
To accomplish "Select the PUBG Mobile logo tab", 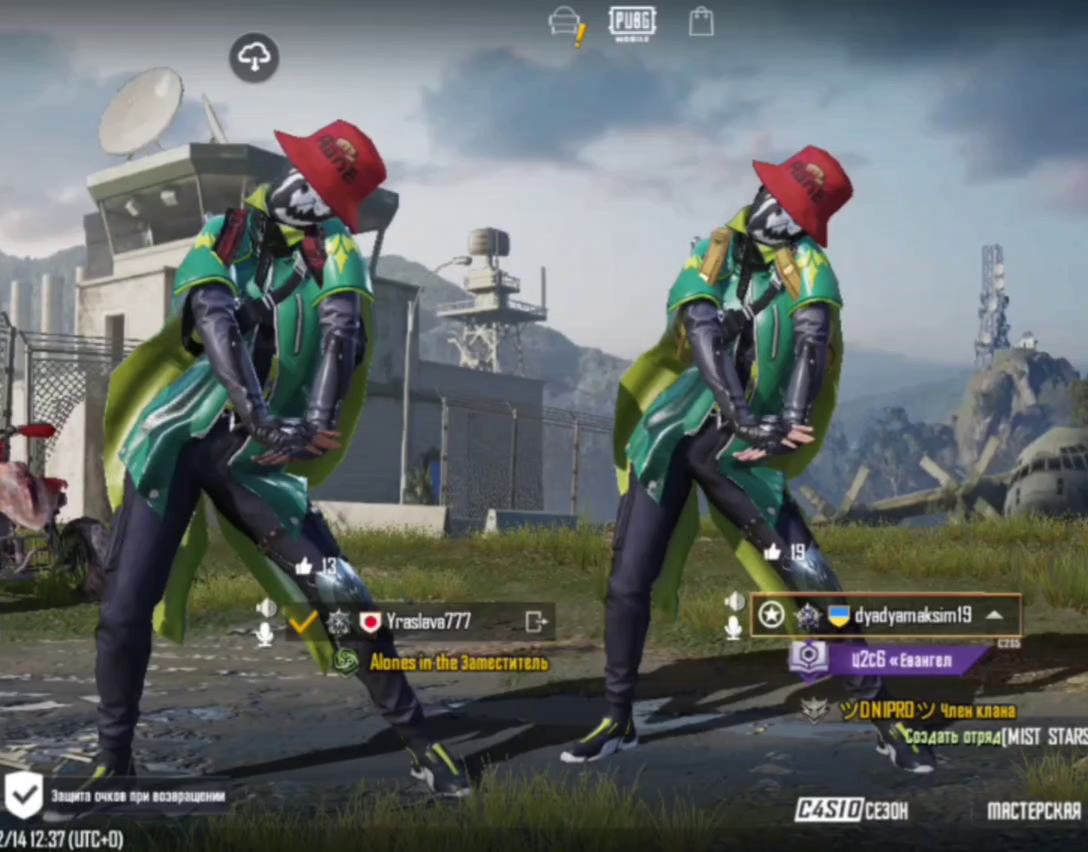I will click(x=632, y=23).
